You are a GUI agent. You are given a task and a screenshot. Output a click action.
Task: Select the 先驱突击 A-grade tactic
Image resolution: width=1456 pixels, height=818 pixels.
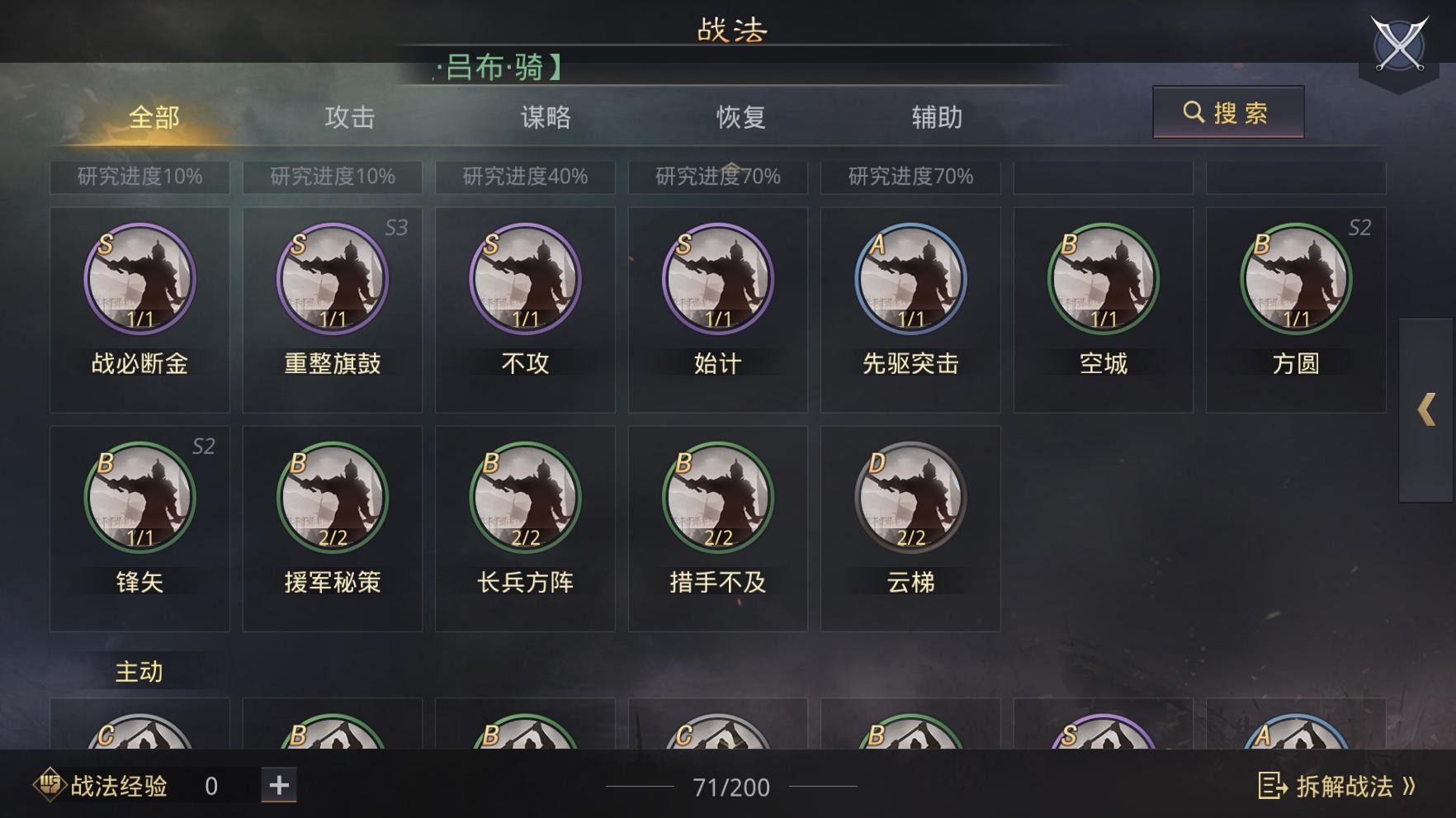click(910, 279)
